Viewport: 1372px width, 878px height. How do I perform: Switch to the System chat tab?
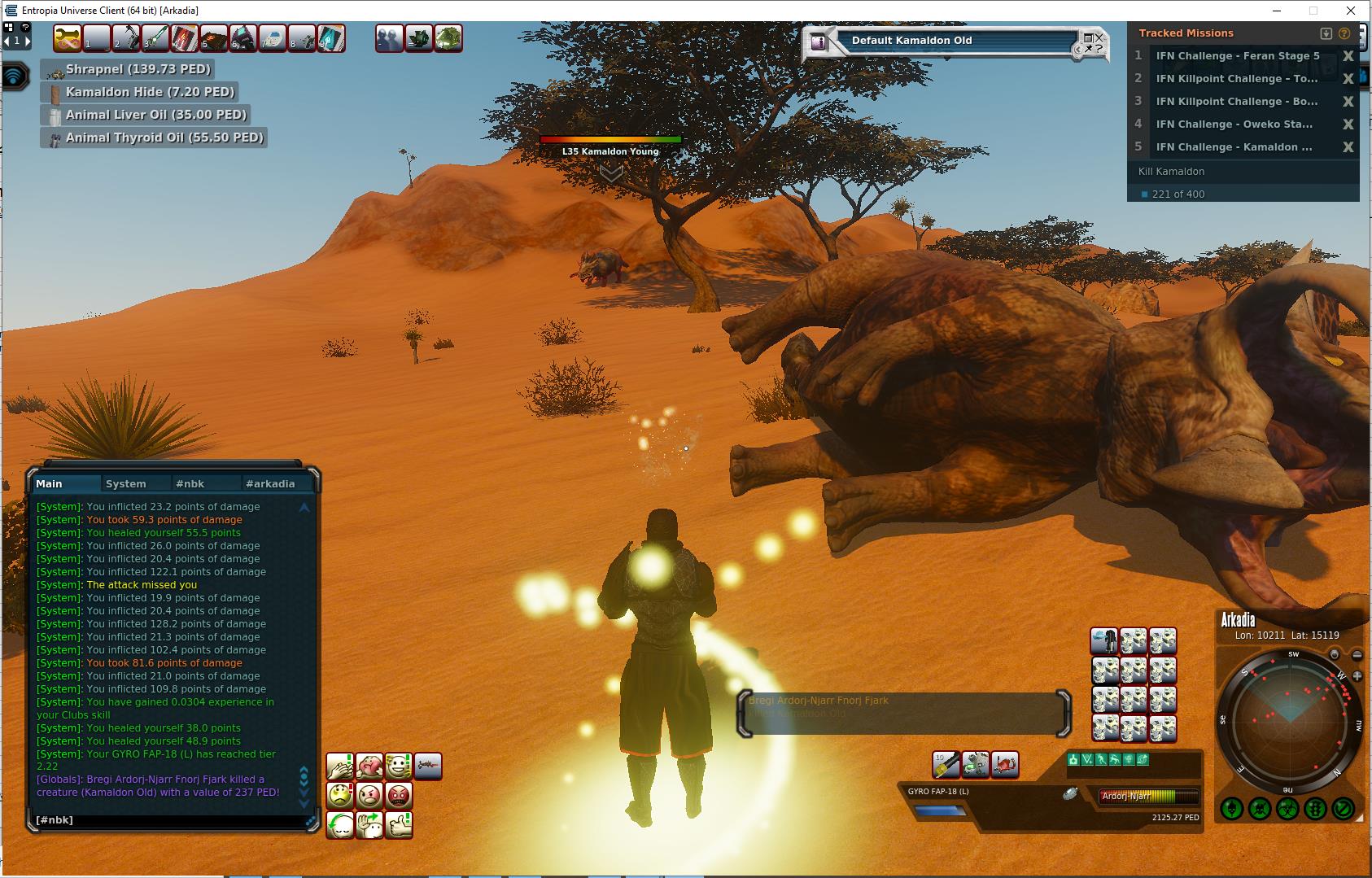(x=126, y=483)
